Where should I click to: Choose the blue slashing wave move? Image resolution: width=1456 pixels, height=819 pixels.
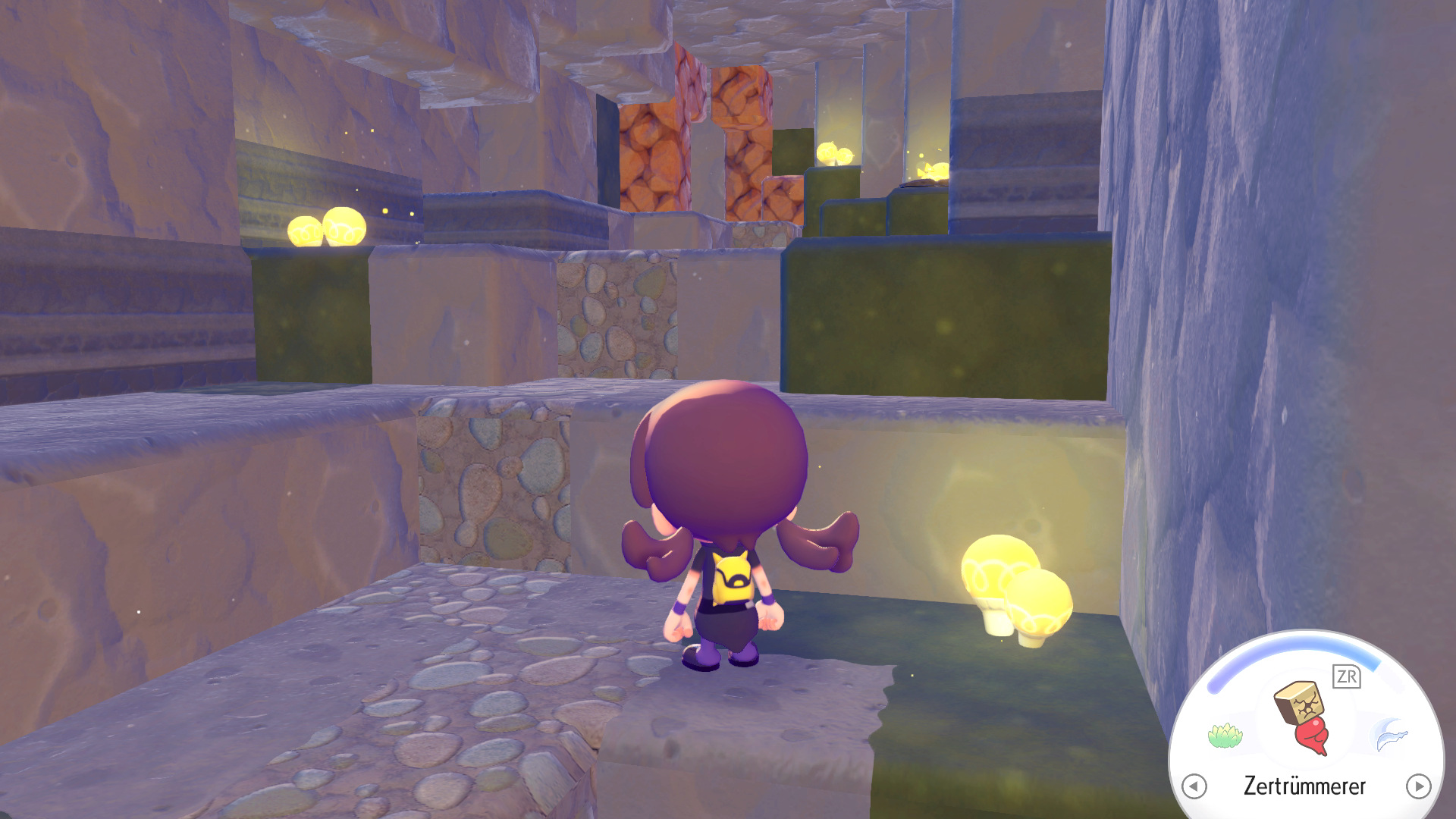click(x=1390, y=736)
